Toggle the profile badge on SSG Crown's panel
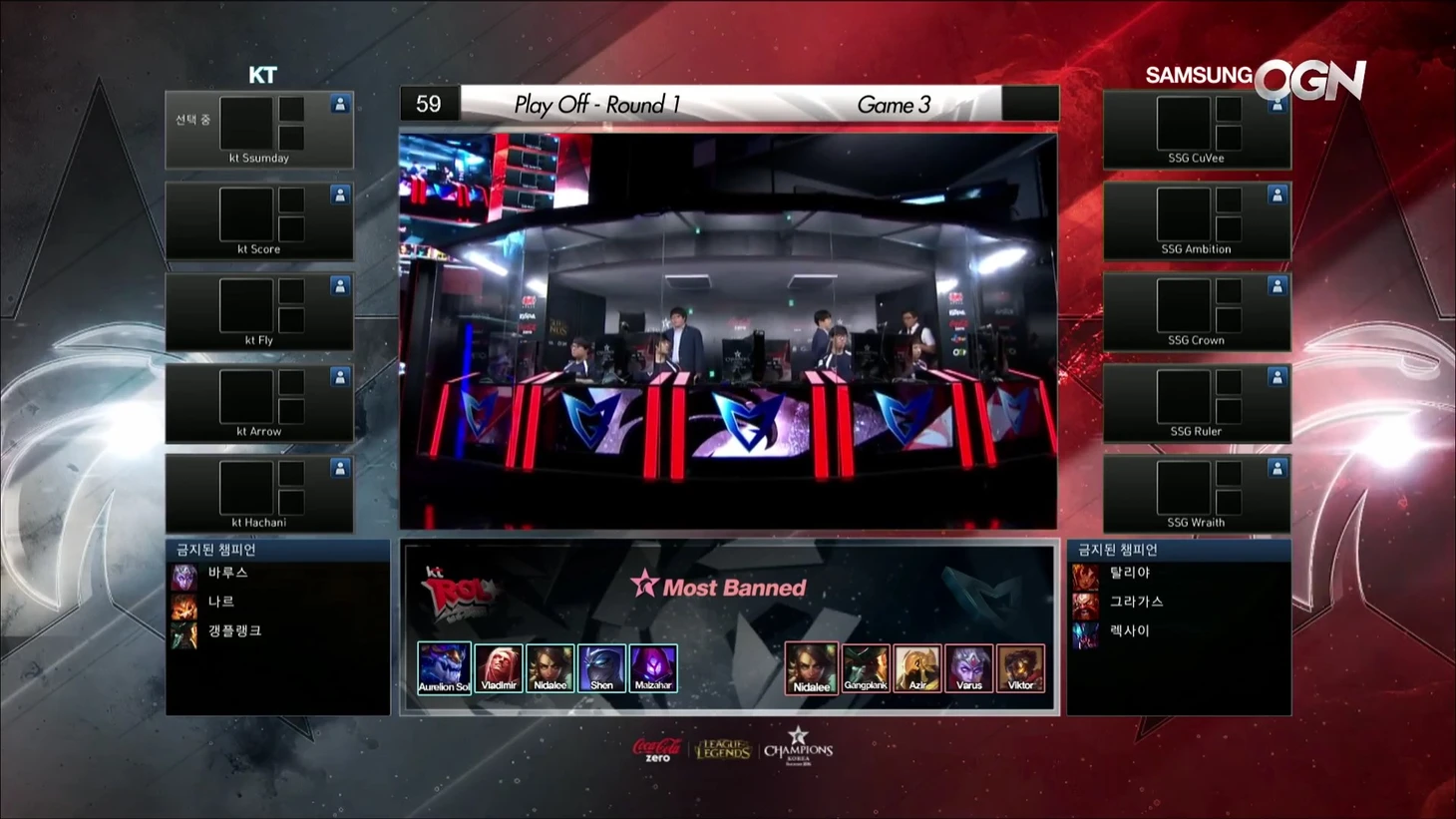Screen dimensions: 1456x819 [1276, 284]
